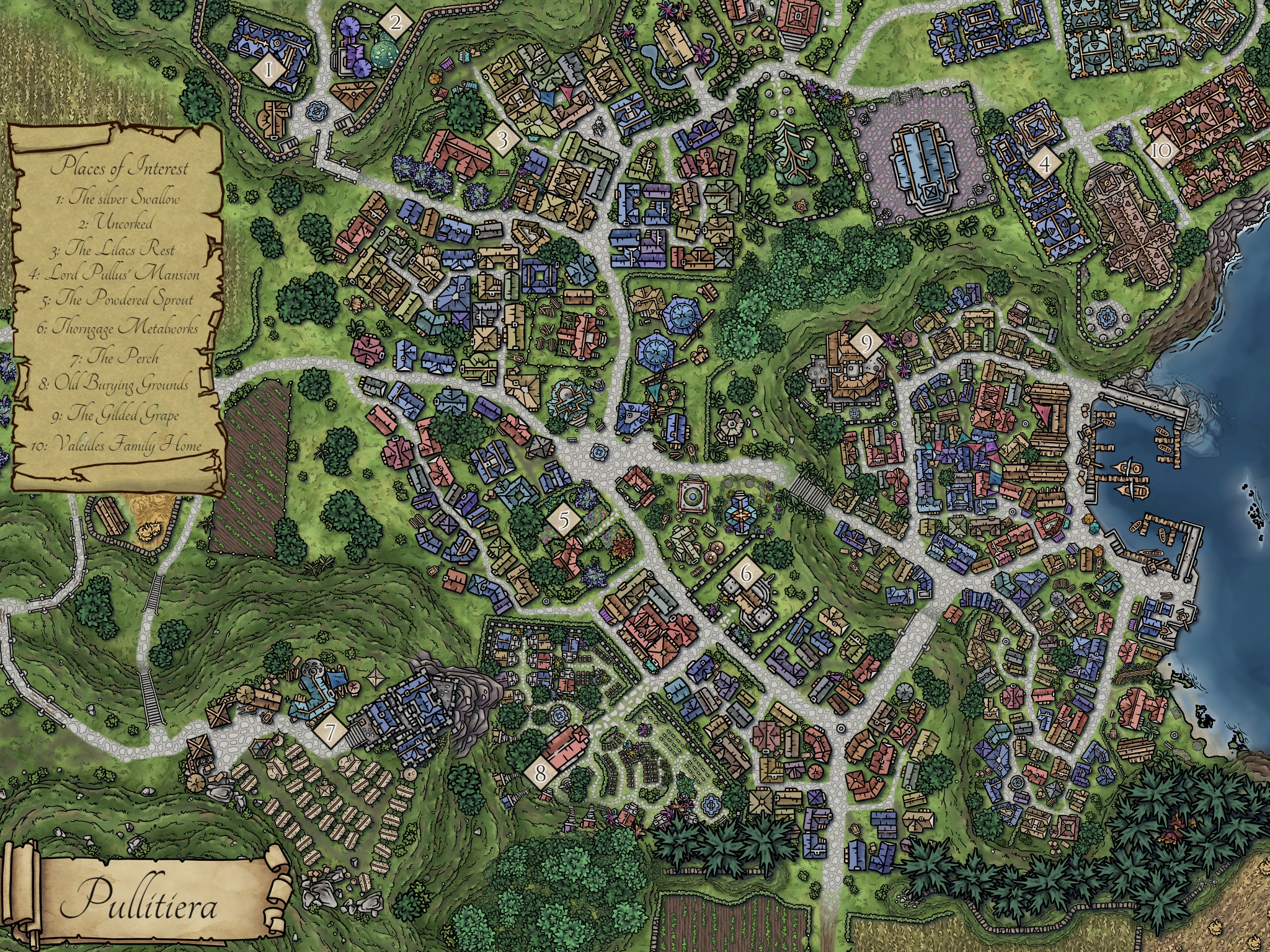Choose map marker number 4
1270x952 pixels.
1046,165
